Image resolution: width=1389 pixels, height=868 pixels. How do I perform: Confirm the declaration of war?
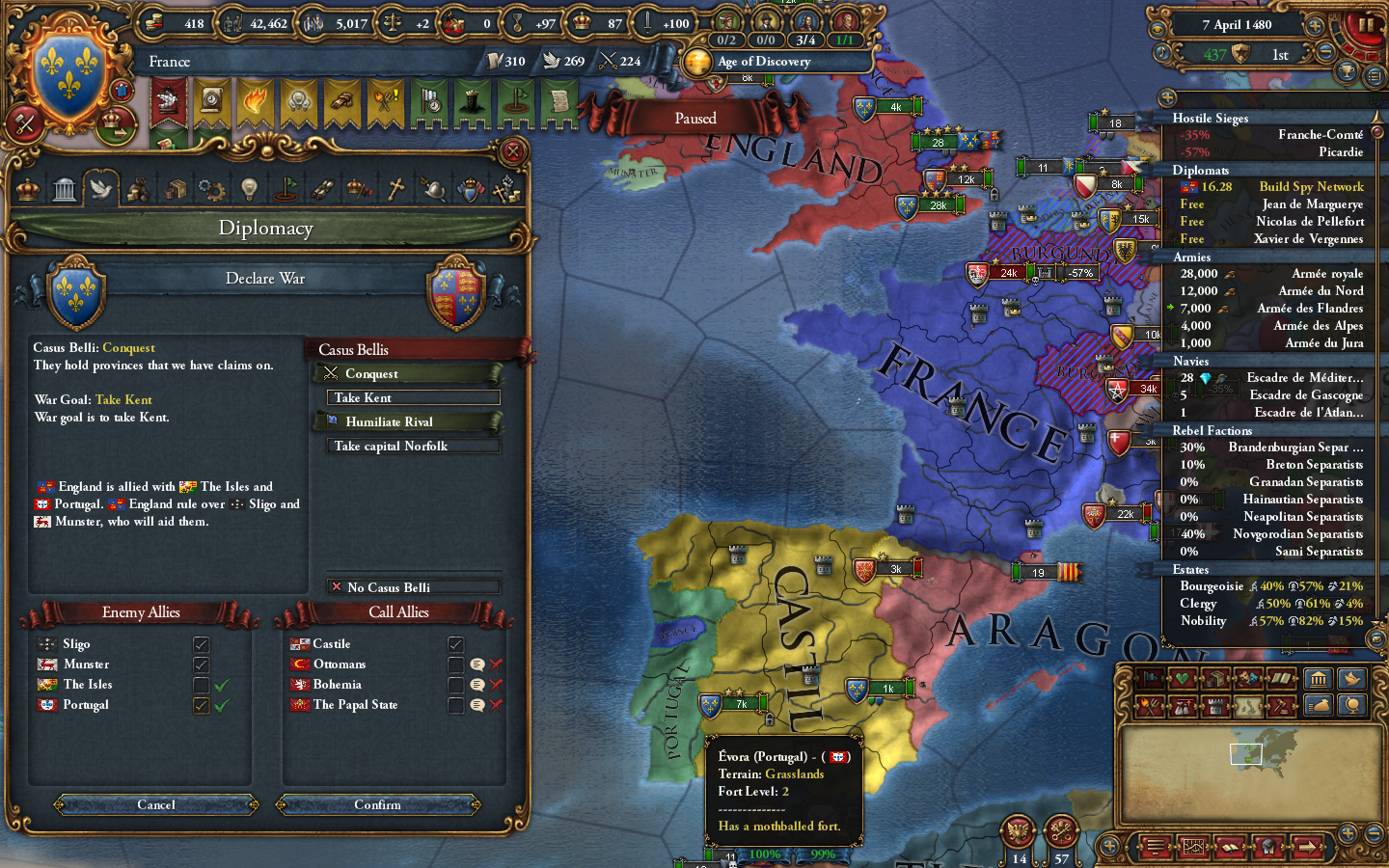click(377, 804)
